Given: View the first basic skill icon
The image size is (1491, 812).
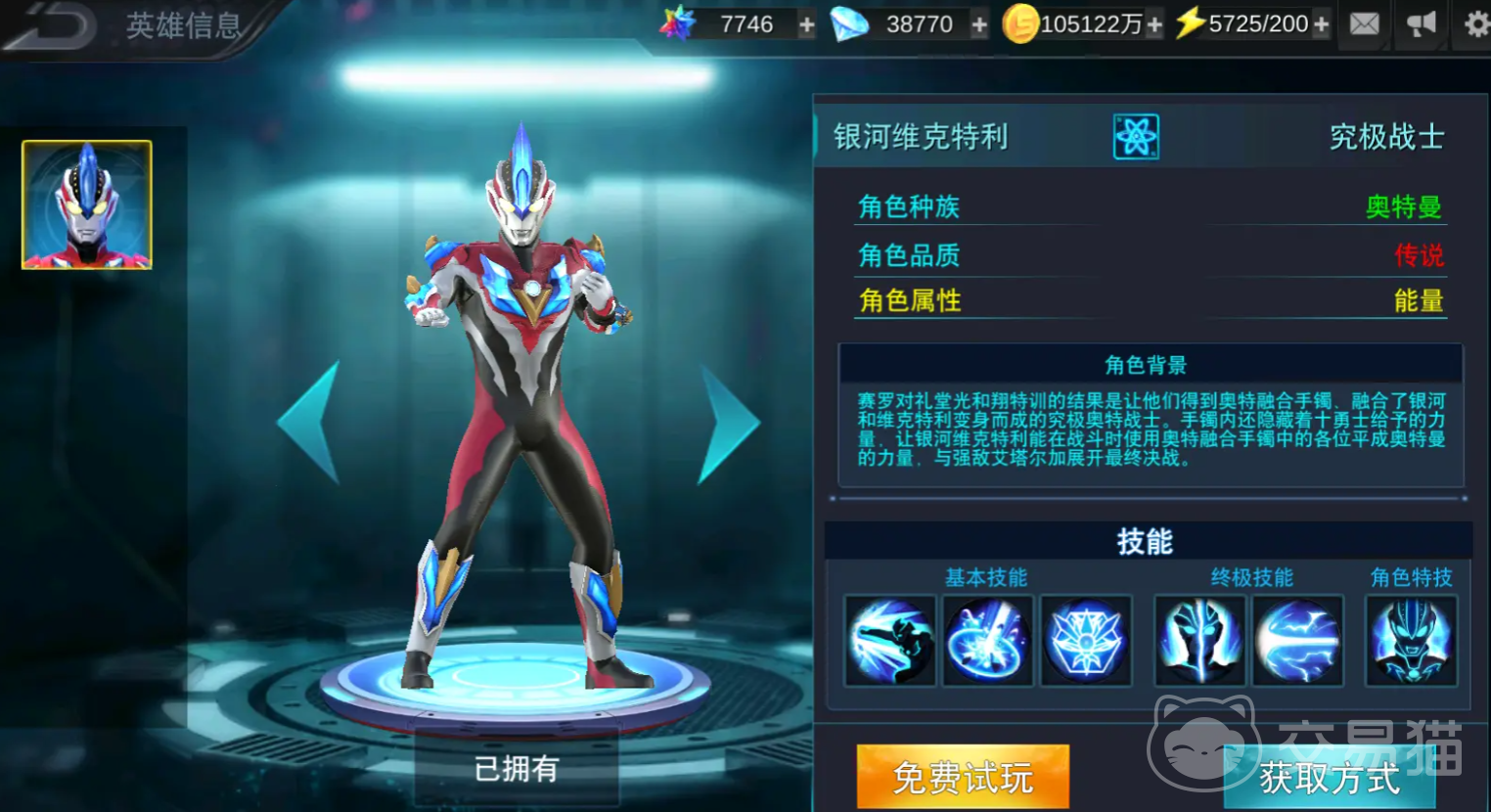Looking at the screenshot, I should (888, 641).
